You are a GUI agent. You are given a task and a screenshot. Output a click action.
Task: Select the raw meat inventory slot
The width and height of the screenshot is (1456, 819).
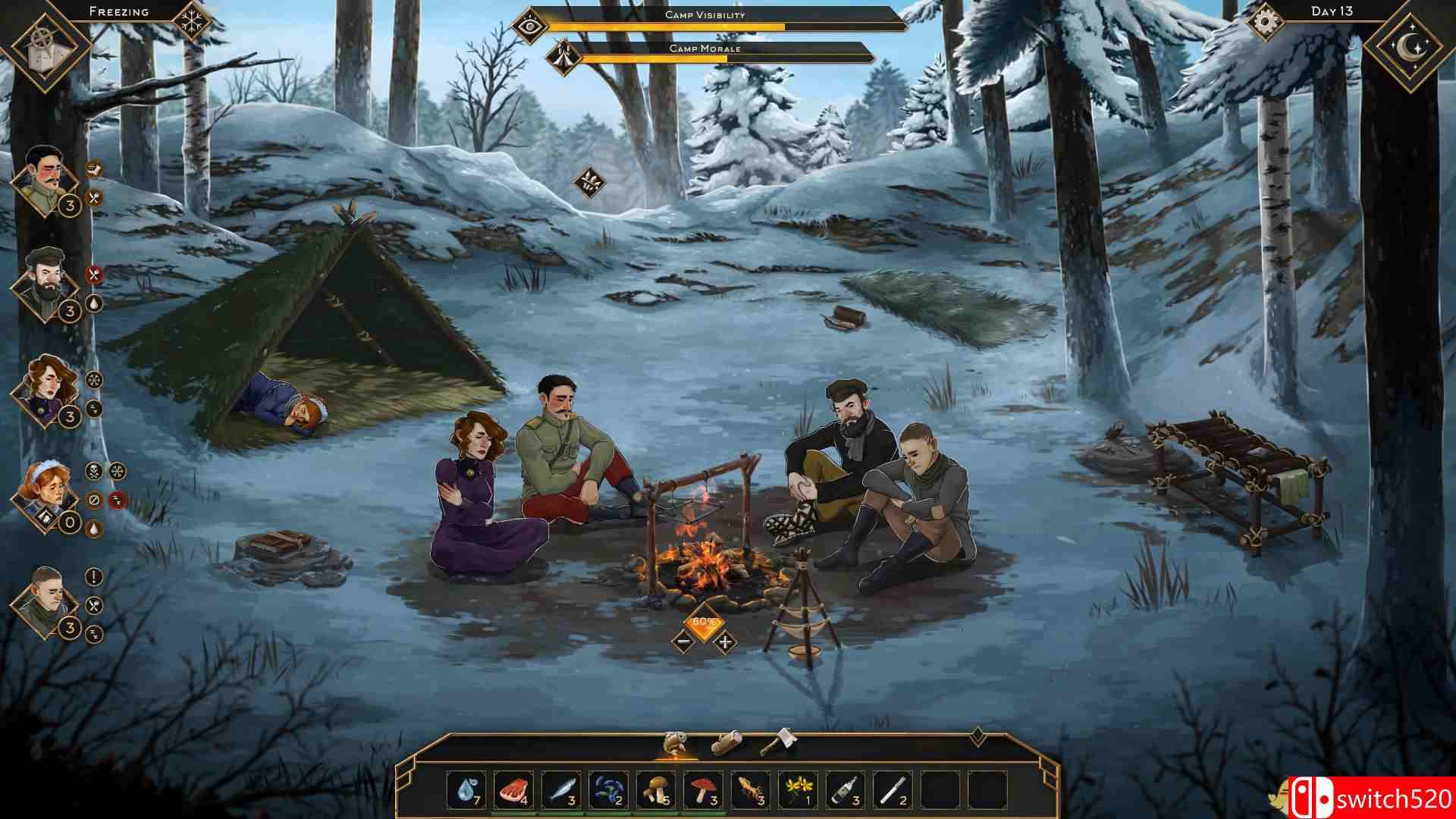click(x=513, y=791)
